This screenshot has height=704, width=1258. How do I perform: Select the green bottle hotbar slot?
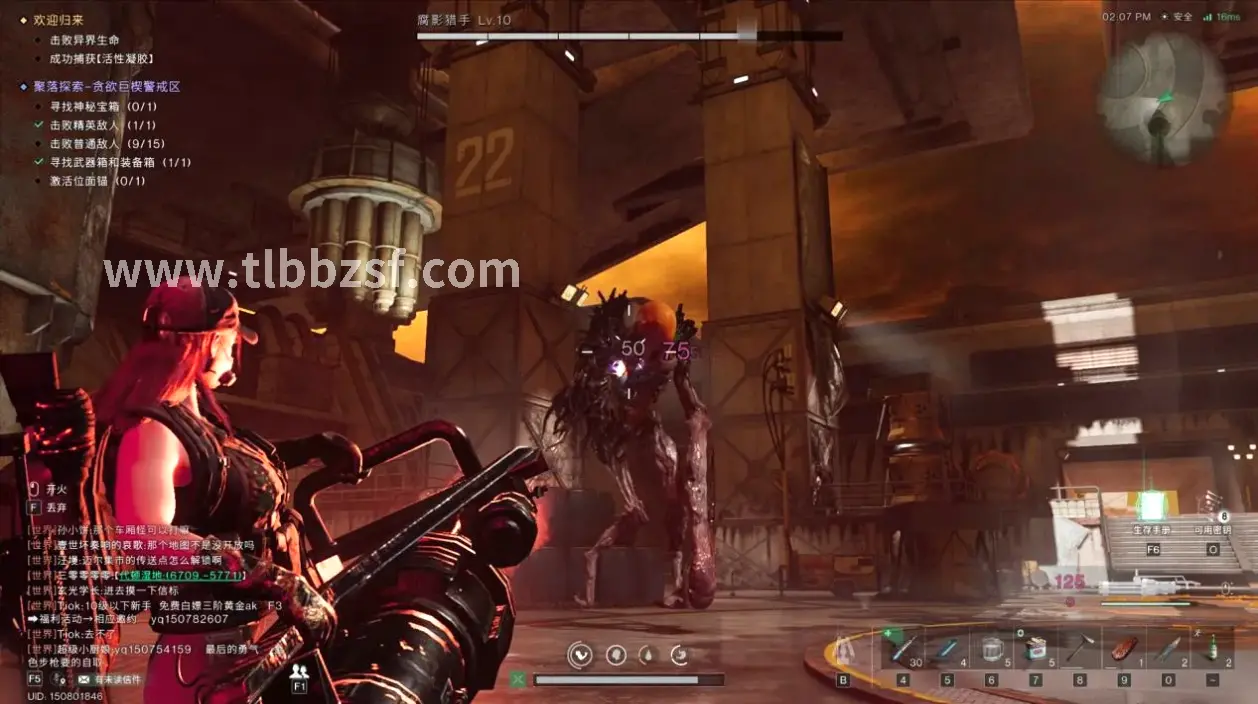point(1214,649)
